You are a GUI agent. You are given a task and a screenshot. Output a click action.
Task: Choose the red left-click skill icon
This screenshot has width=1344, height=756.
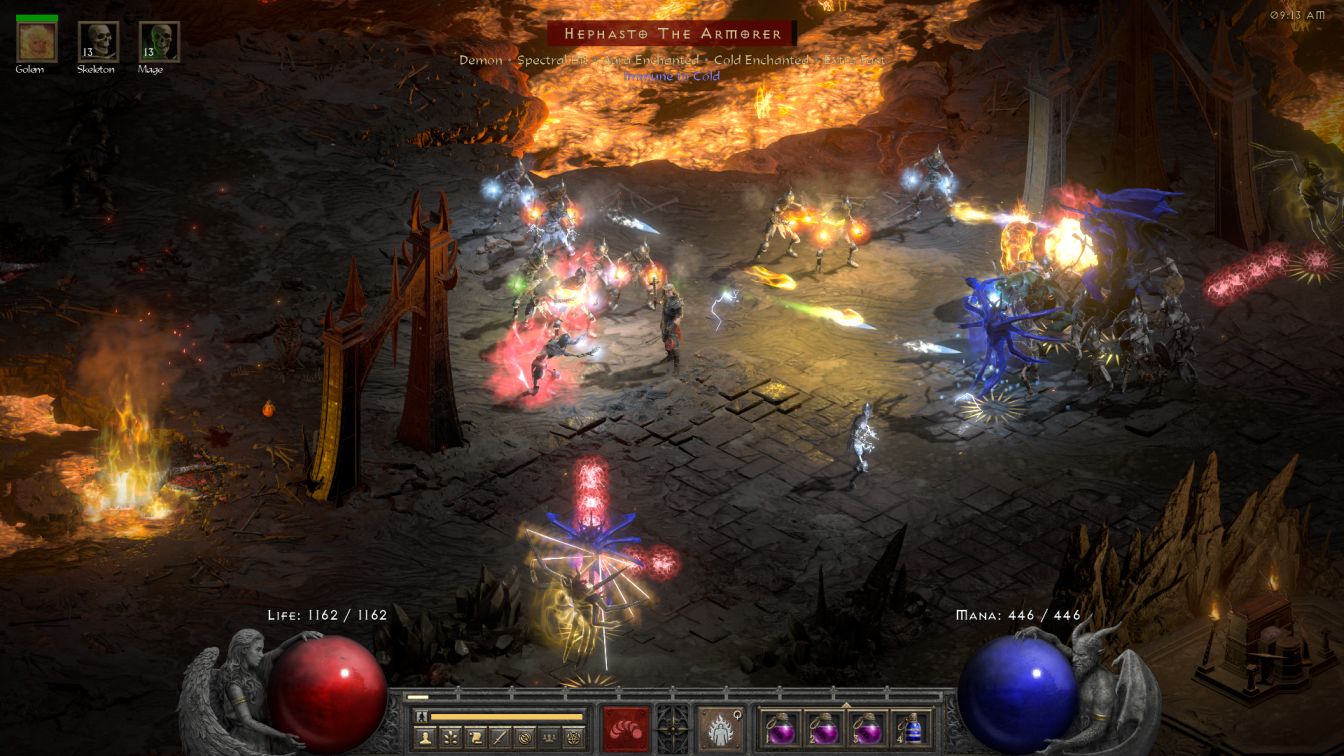(626, 728)
